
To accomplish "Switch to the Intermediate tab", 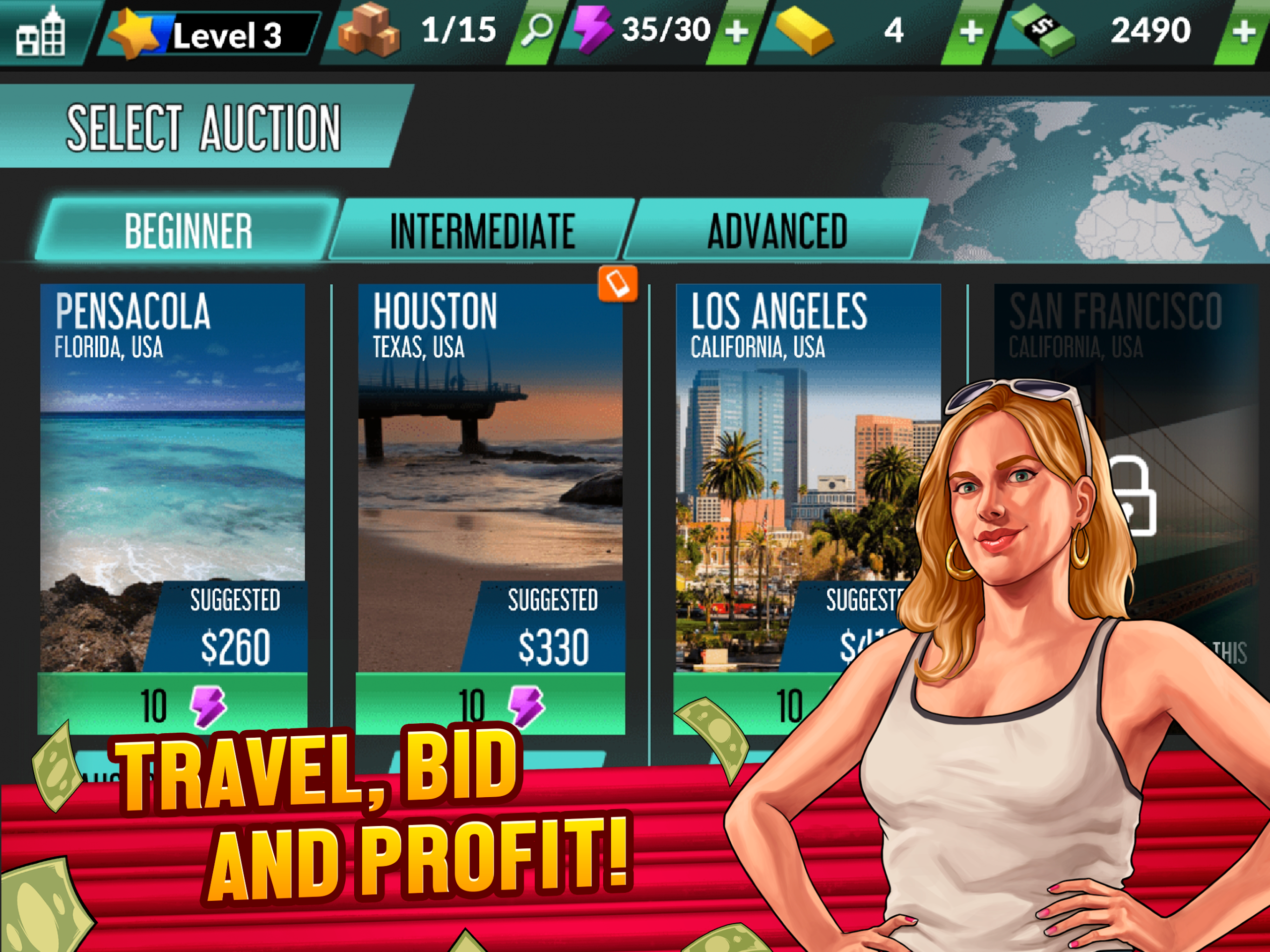I will click(482, 231).
